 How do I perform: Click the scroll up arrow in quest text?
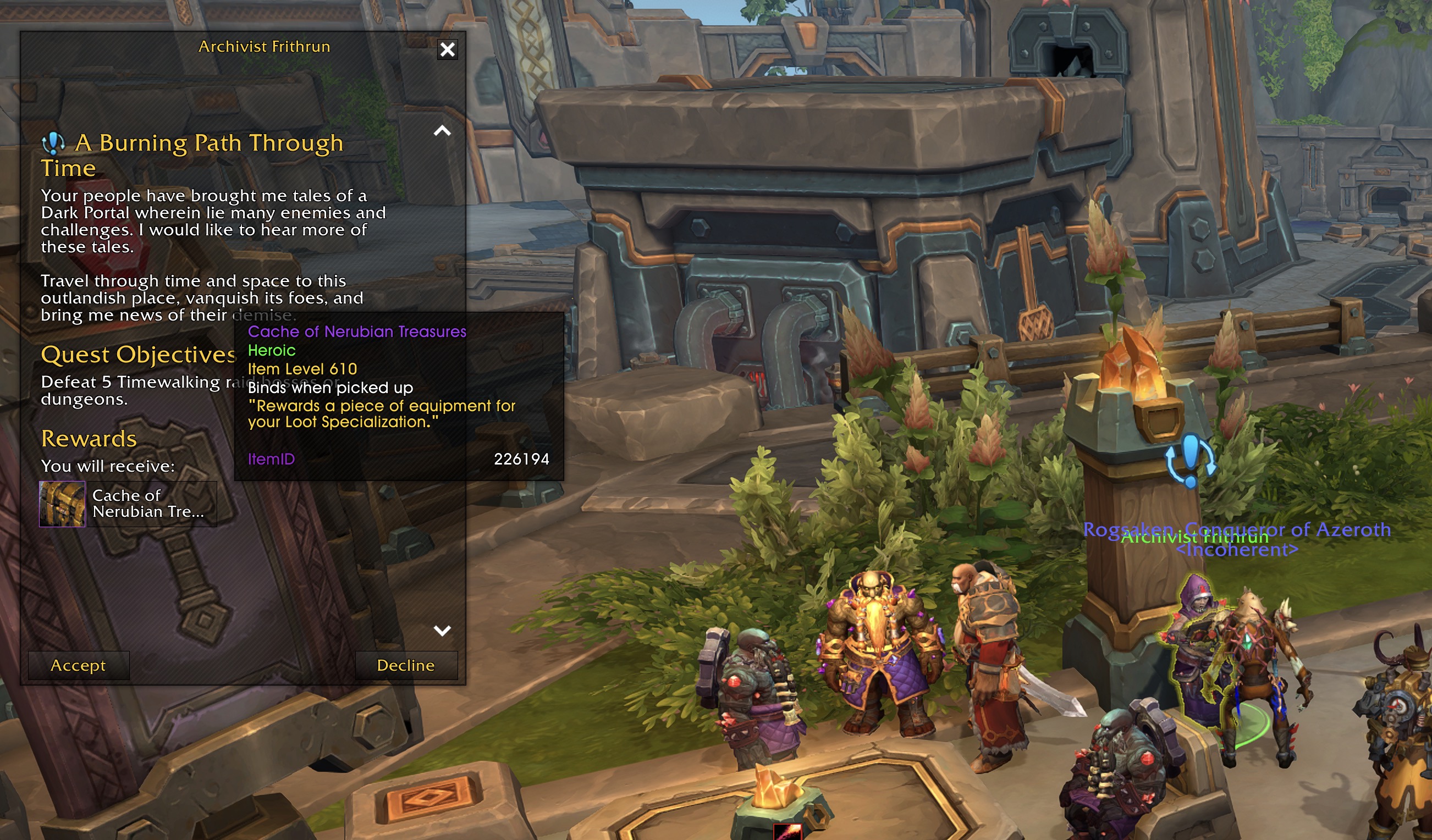tap(442, 131)
